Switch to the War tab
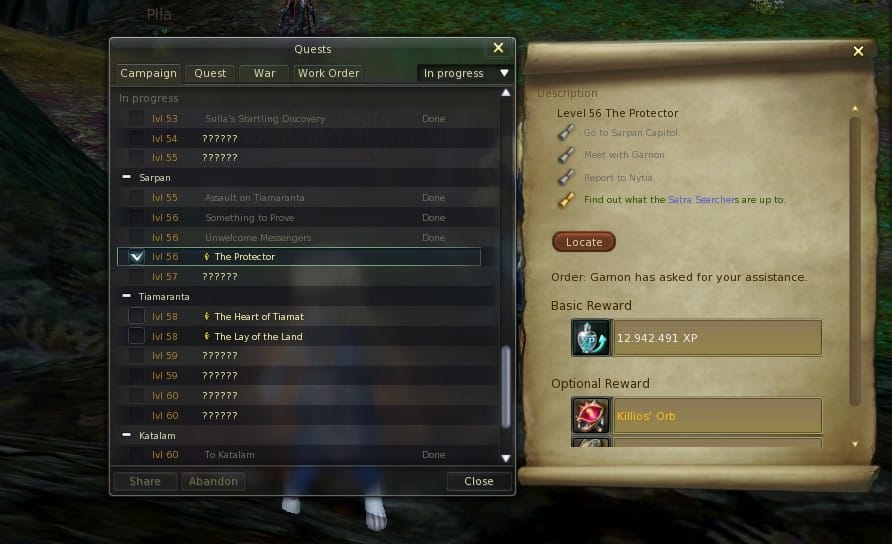The height and width of the screenshot is (544, 892). click(264, 73)
